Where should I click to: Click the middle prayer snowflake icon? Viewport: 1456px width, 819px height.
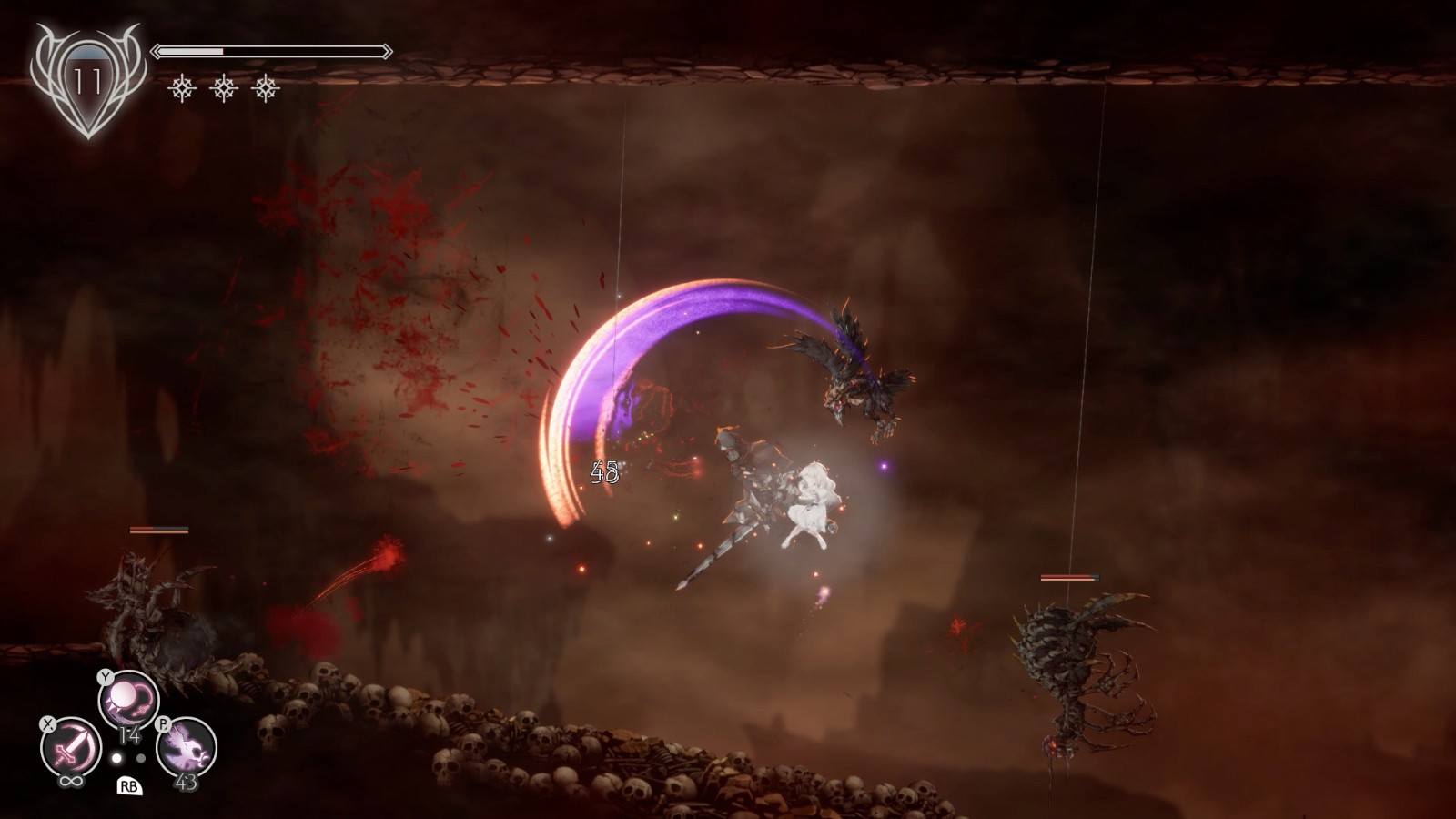click(x=225, y=88)
